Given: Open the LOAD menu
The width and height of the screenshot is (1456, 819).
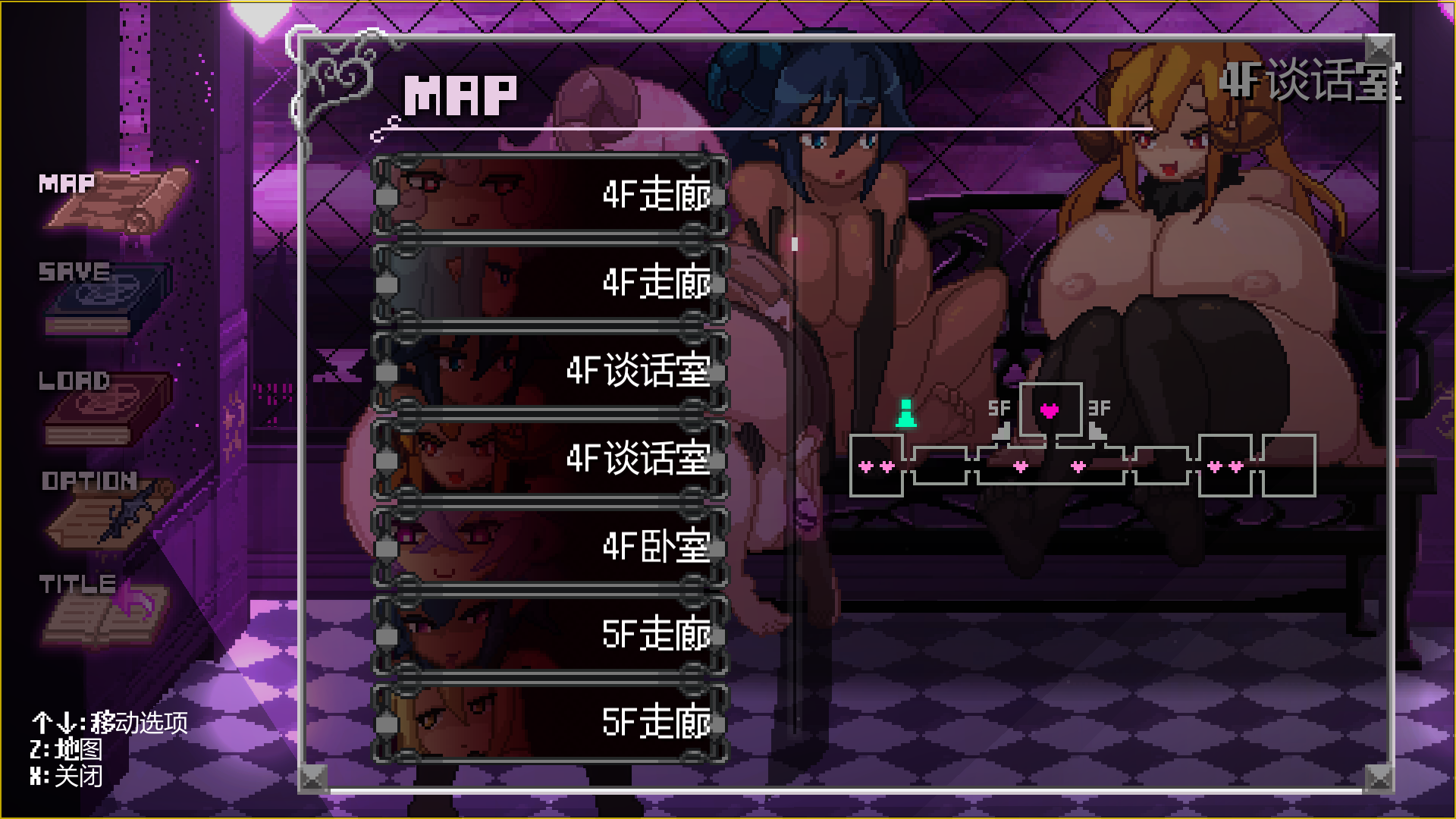Looking at the screenshot, I should (x=106, y=406).
